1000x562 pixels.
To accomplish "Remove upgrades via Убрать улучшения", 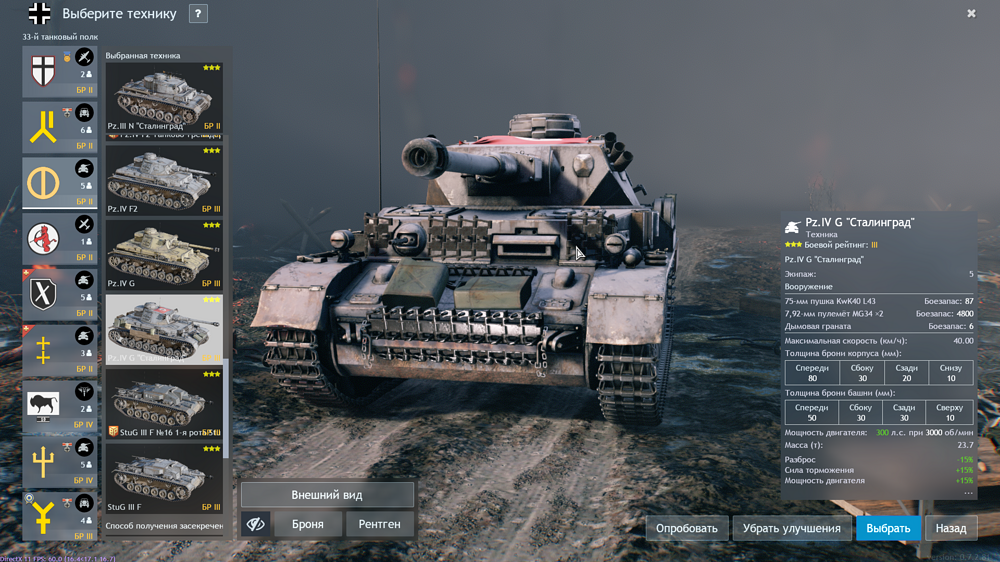I will (x=791, y=528).
